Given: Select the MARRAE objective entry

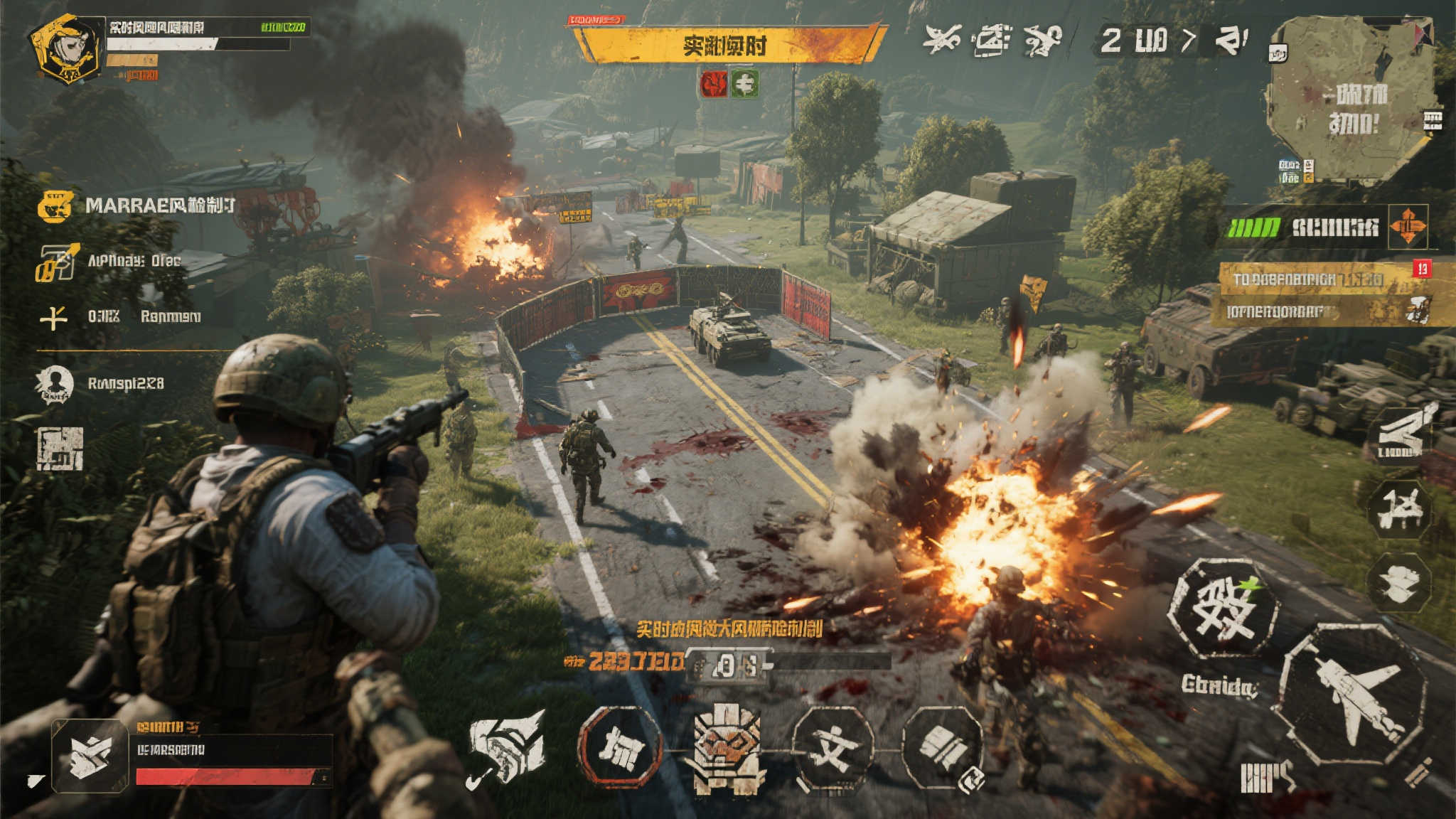Looking at the screenshot, I should coord(136,206).
